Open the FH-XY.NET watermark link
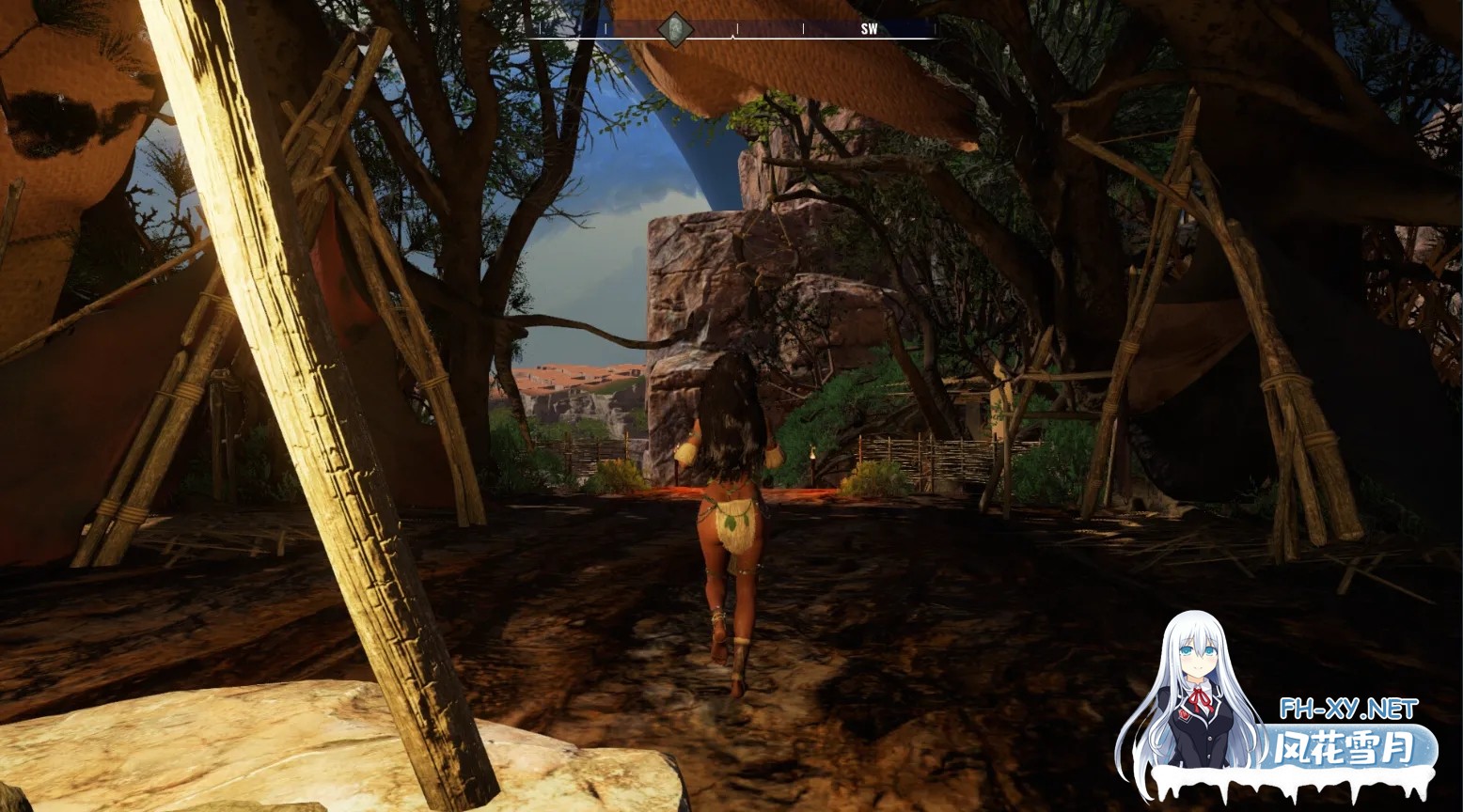1463x812 pixels. tap(1348, 709)
